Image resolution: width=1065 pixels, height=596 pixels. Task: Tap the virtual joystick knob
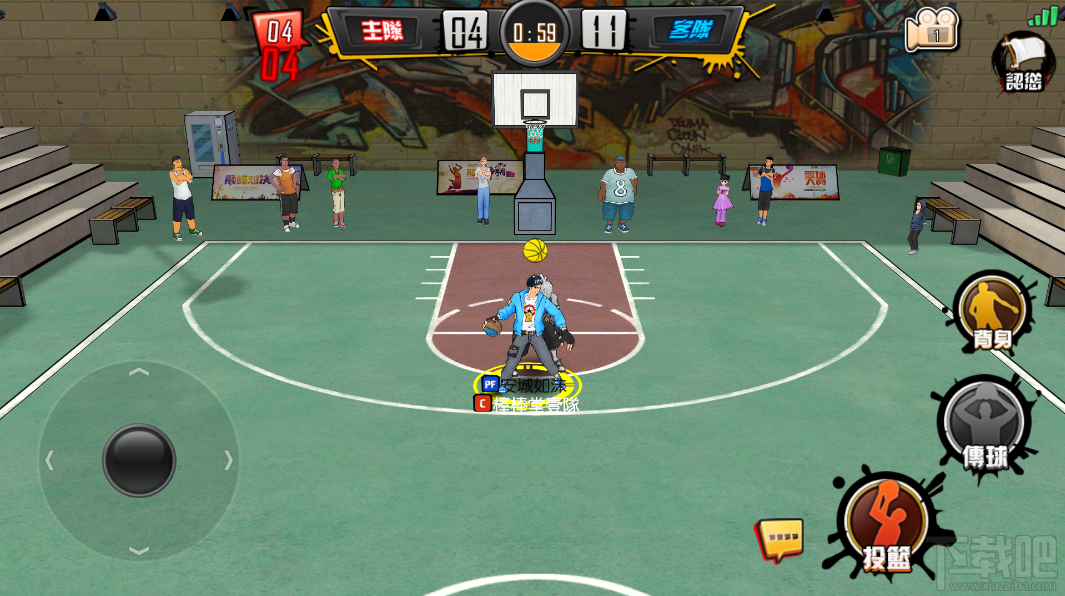point(139,460)
